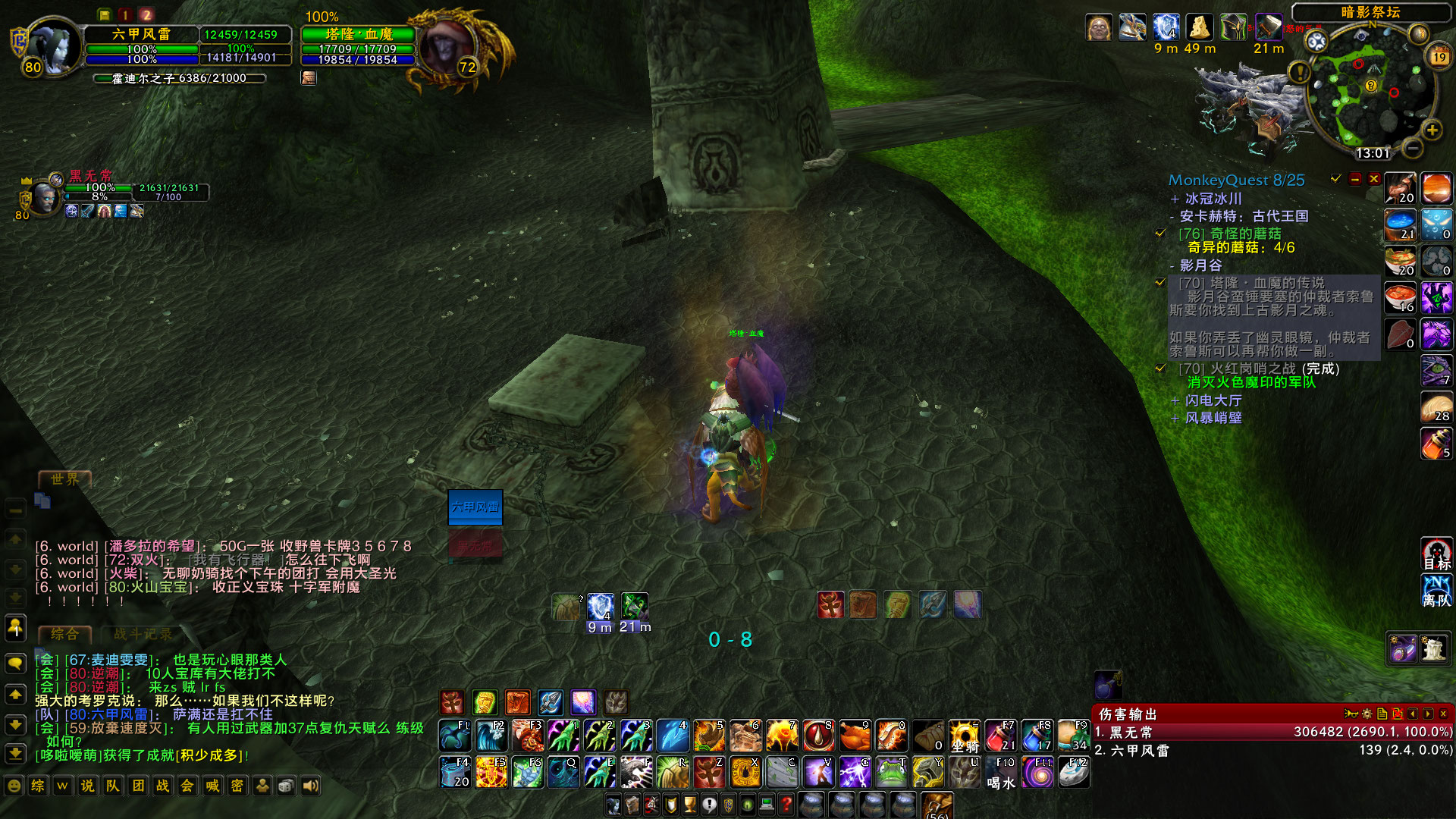Toggle the checkmark on the MonkeyQuest header
Viewport: 1456px width, 819px height.
(x=1333, y=180)
